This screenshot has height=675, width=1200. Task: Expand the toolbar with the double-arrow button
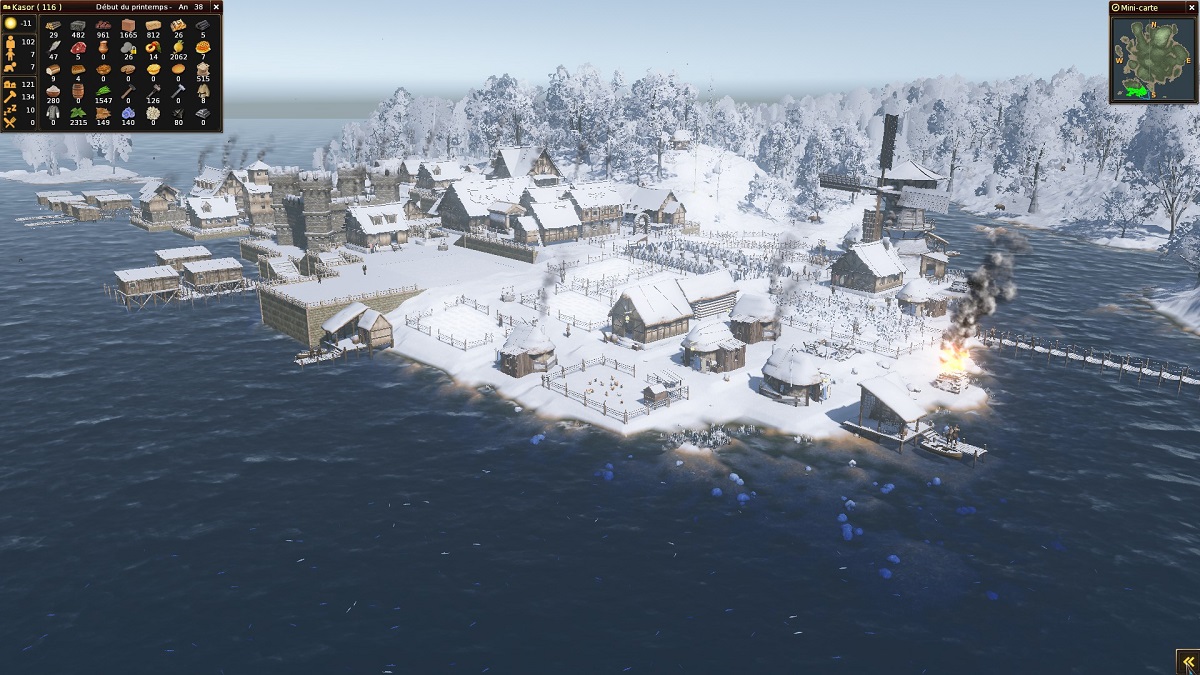point(1187,662)
